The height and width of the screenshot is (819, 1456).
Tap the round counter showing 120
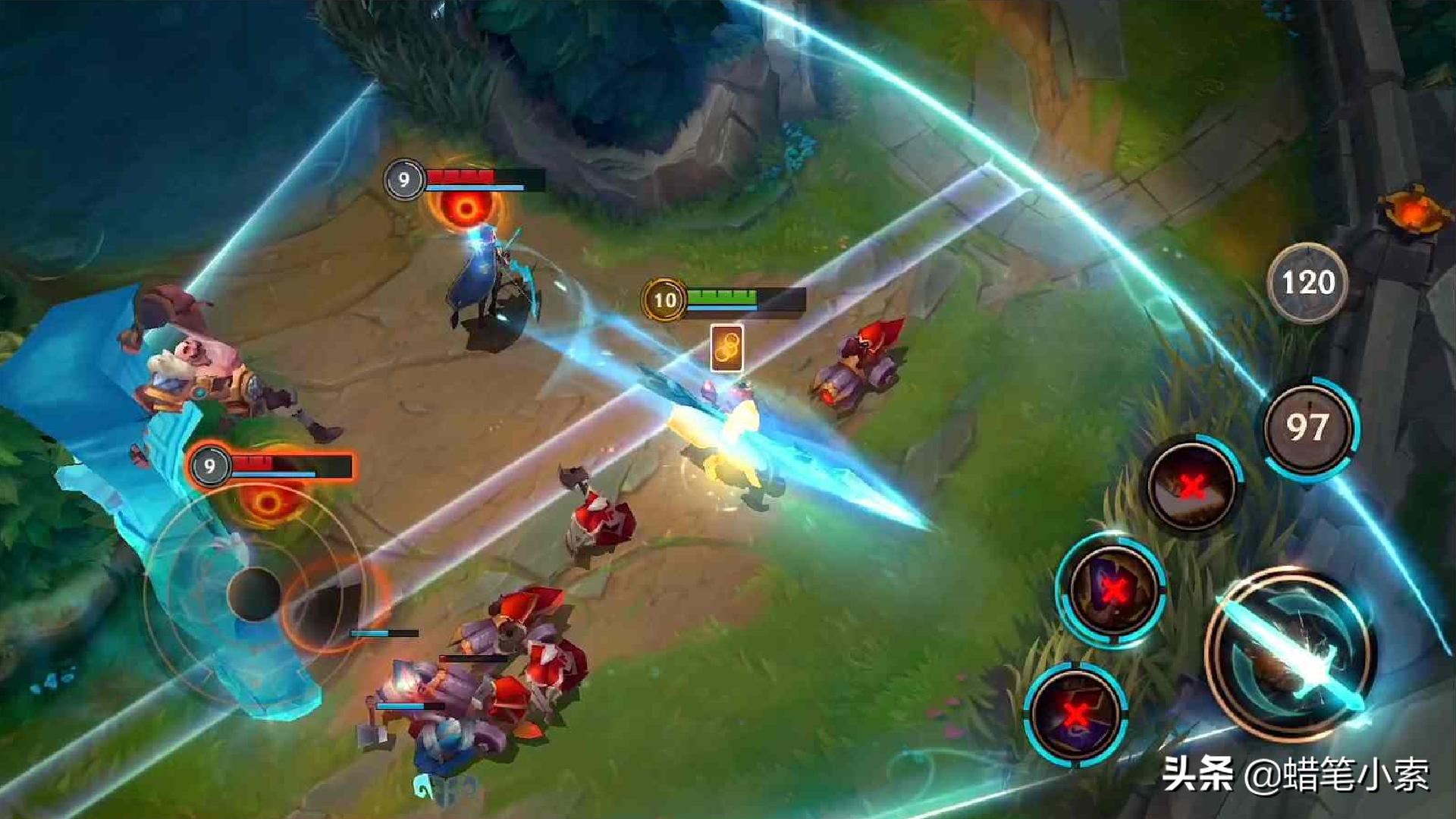click(1308, 281)
